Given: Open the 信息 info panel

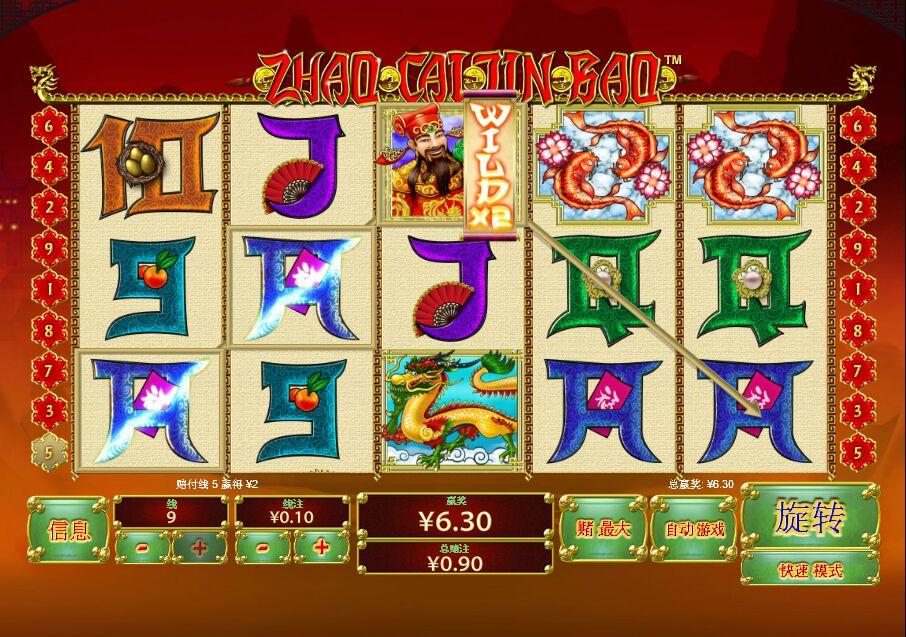Looking at the screenshot, I should click(x=68, y=530).
